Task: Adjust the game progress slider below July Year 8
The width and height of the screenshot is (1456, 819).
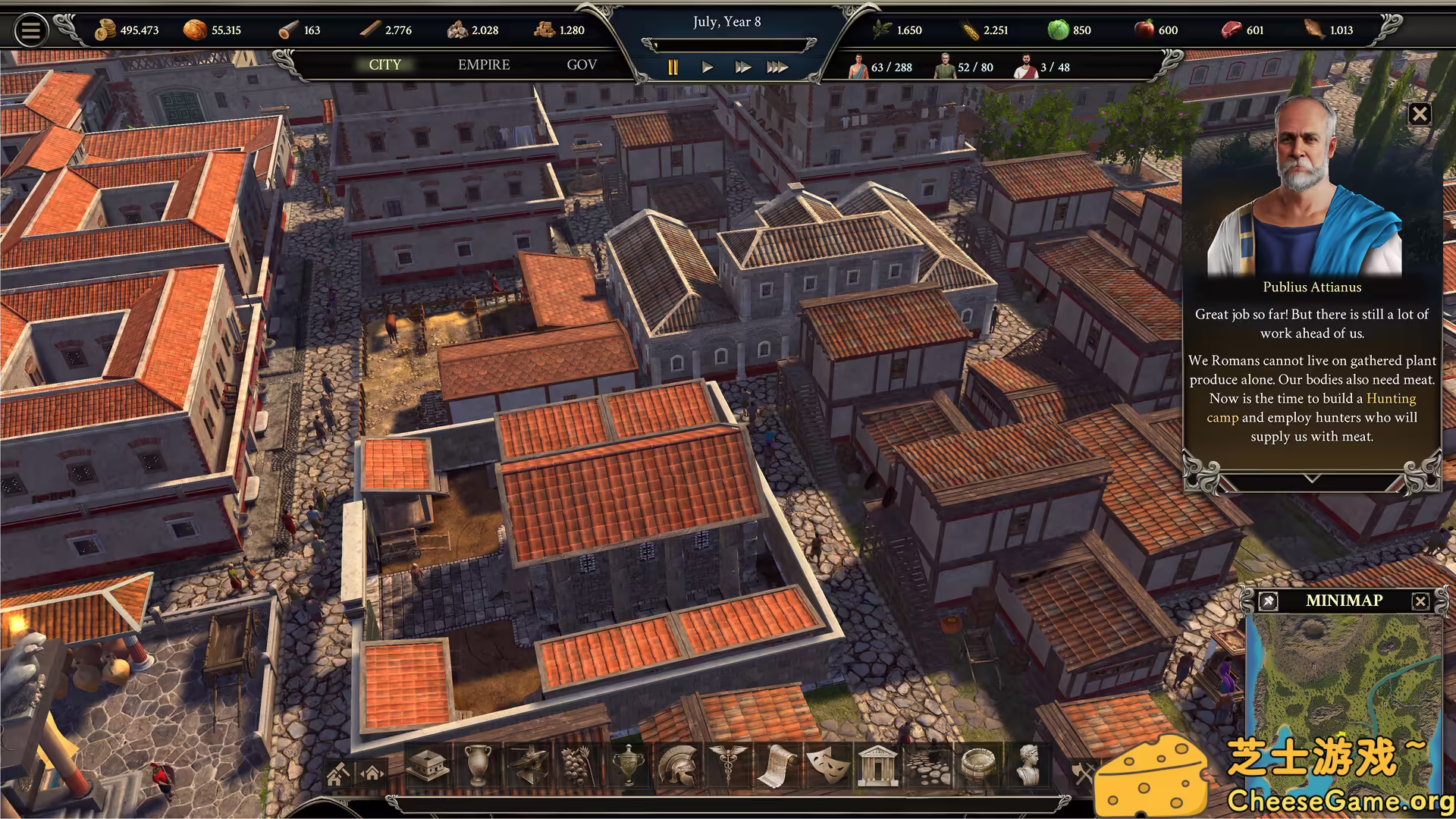Action: tap(728, 45)
